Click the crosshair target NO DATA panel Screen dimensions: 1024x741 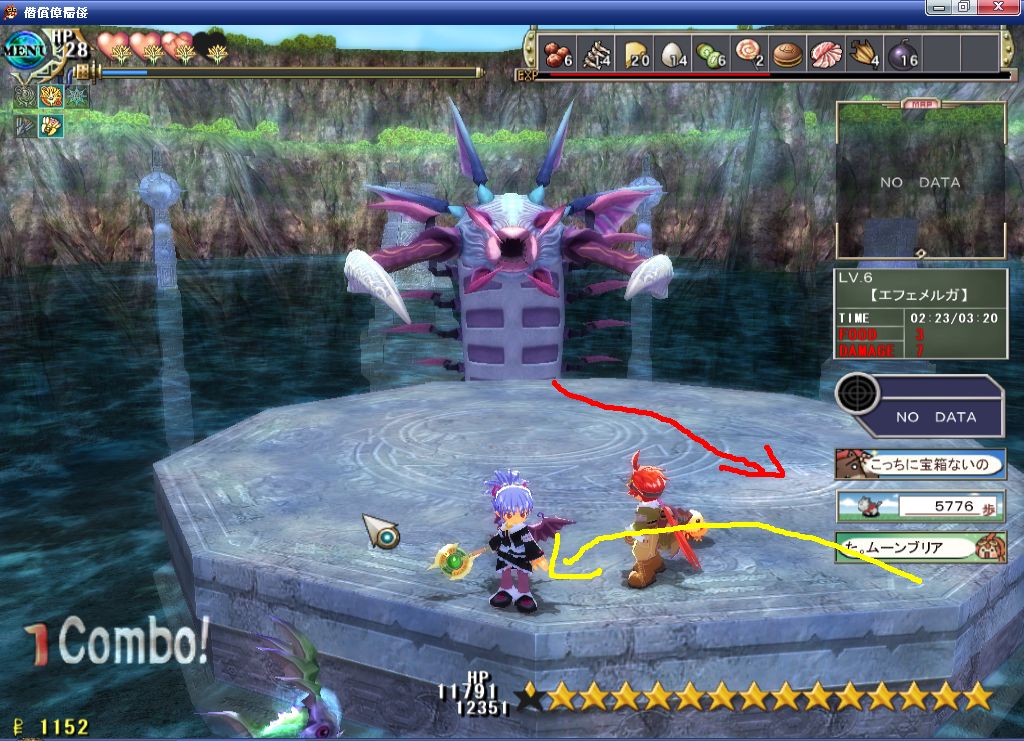pos(920,405)
